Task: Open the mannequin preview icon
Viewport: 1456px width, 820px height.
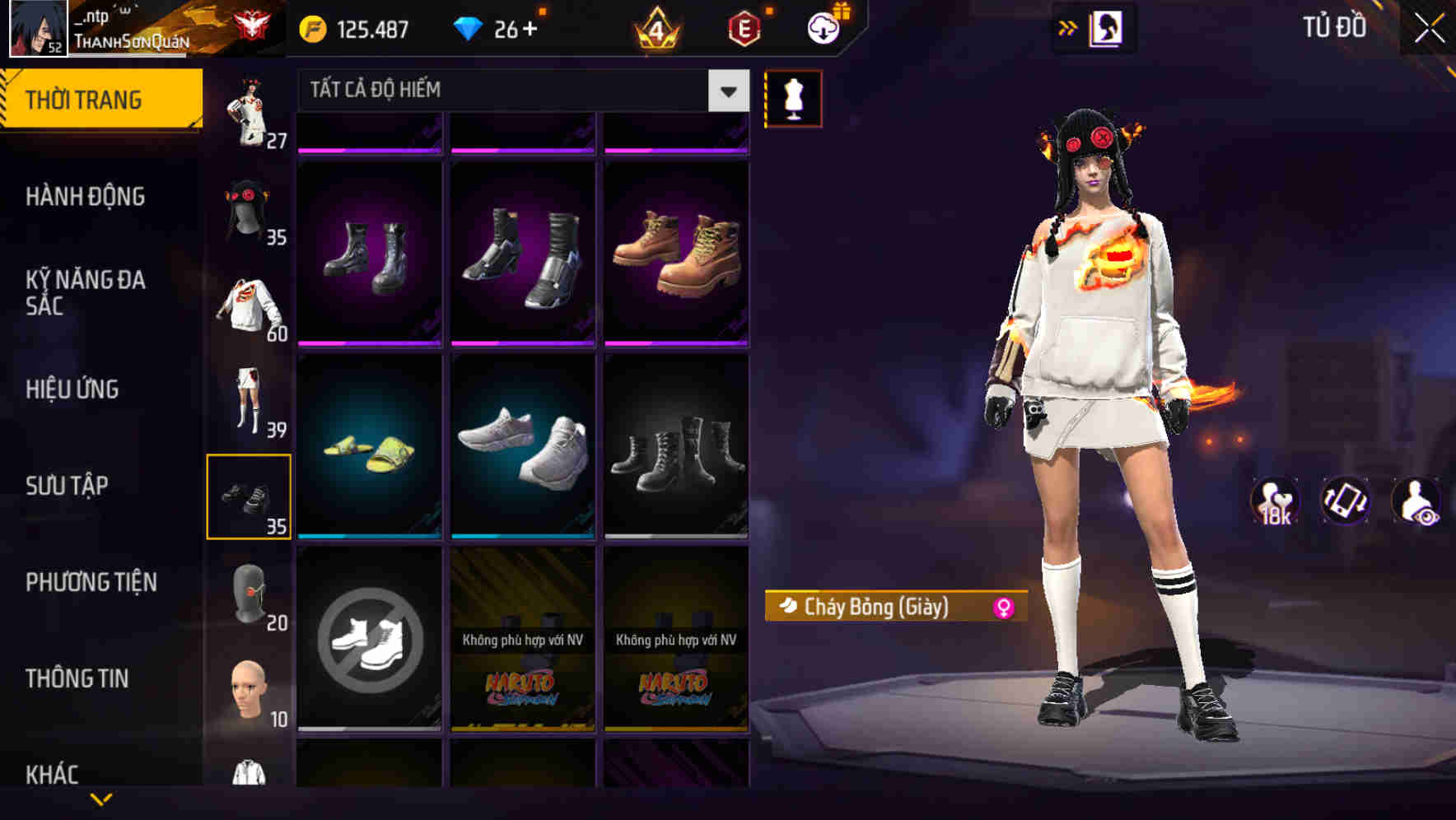Action: pyautogui.click(x=793, y=98)
